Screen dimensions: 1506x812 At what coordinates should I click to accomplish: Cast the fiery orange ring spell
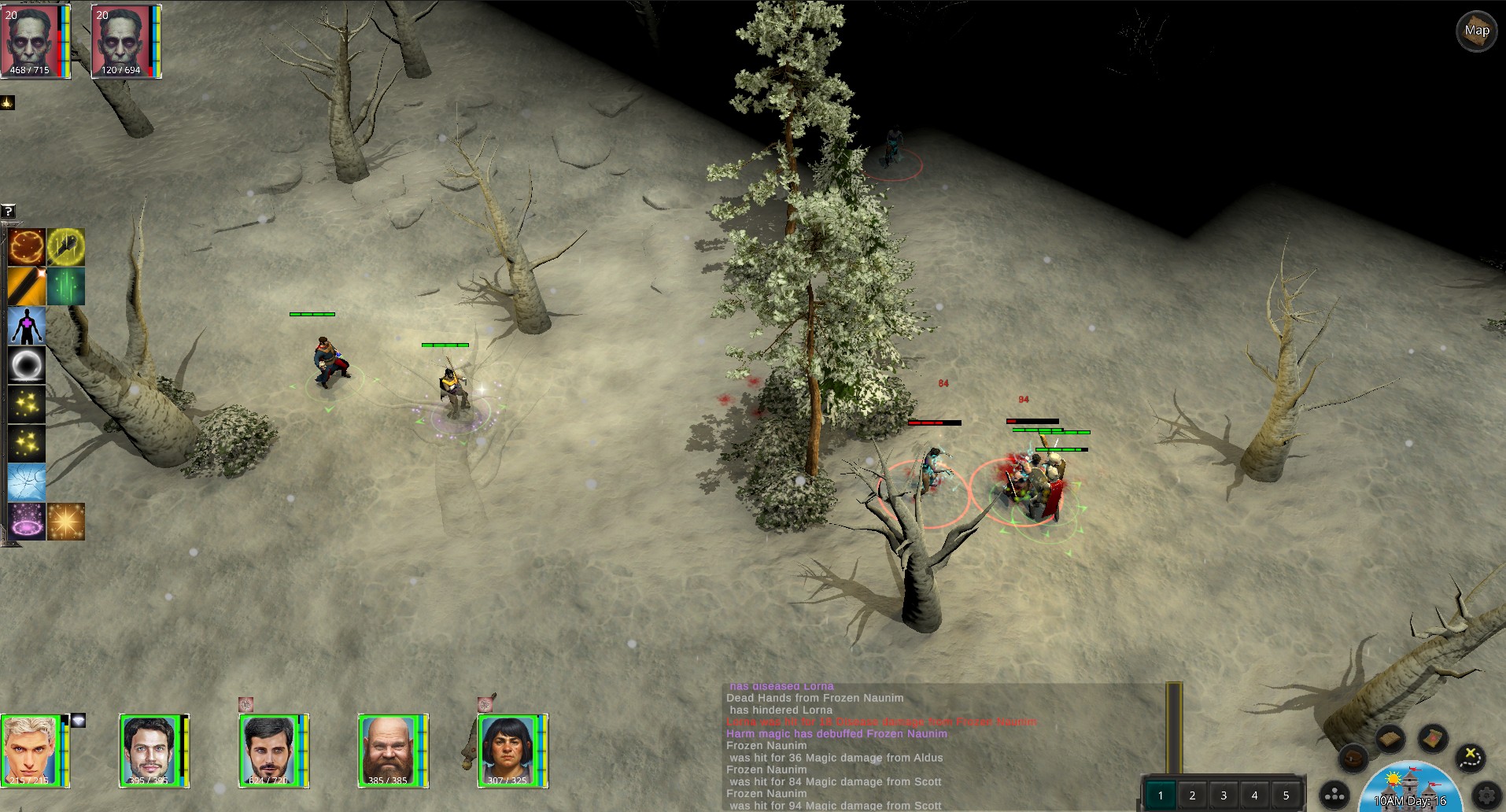pos(27,247)
